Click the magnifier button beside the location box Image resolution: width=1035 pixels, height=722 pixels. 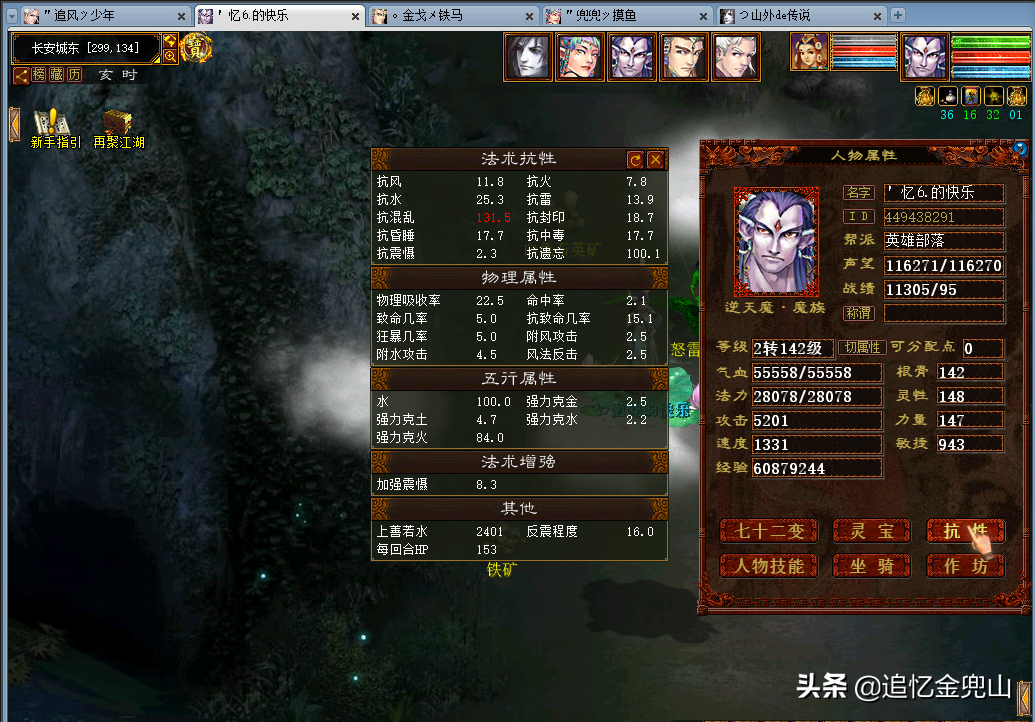click(x=170, y=57)
